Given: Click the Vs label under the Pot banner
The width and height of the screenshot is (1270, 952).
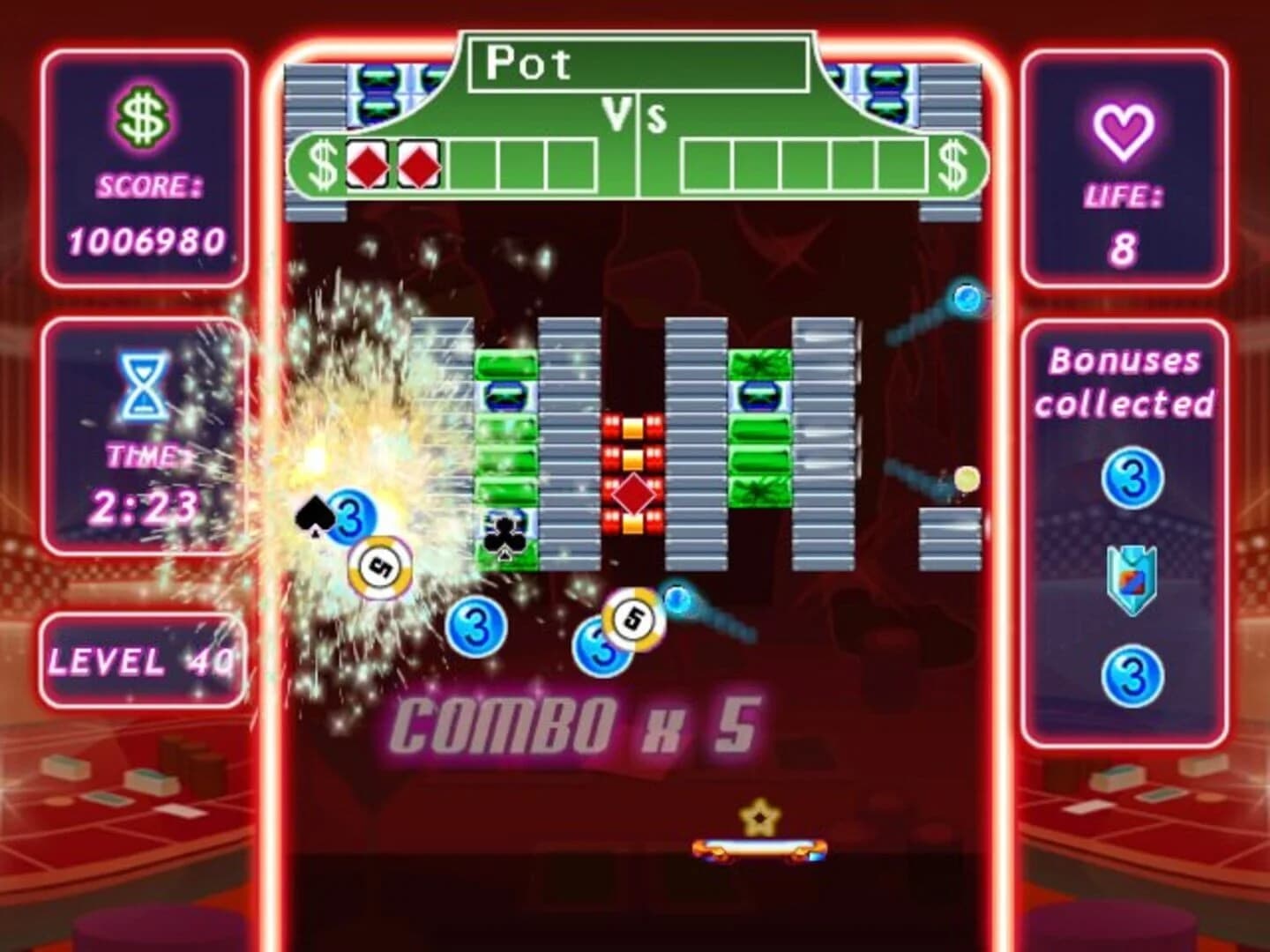Looking at the screenshot, I should (638, 115).
